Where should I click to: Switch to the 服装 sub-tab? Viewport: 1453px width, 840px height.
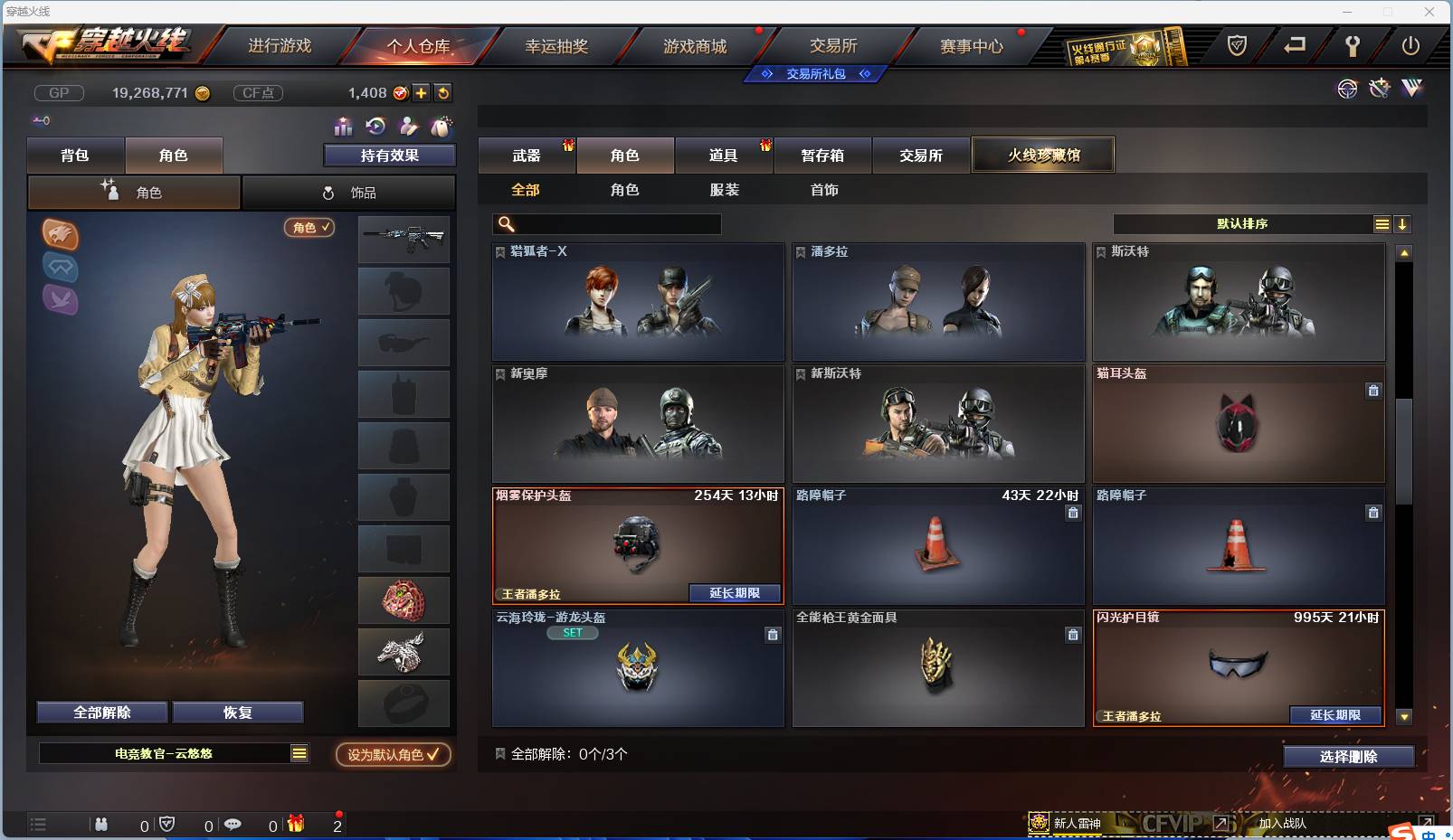coord(725,190)
